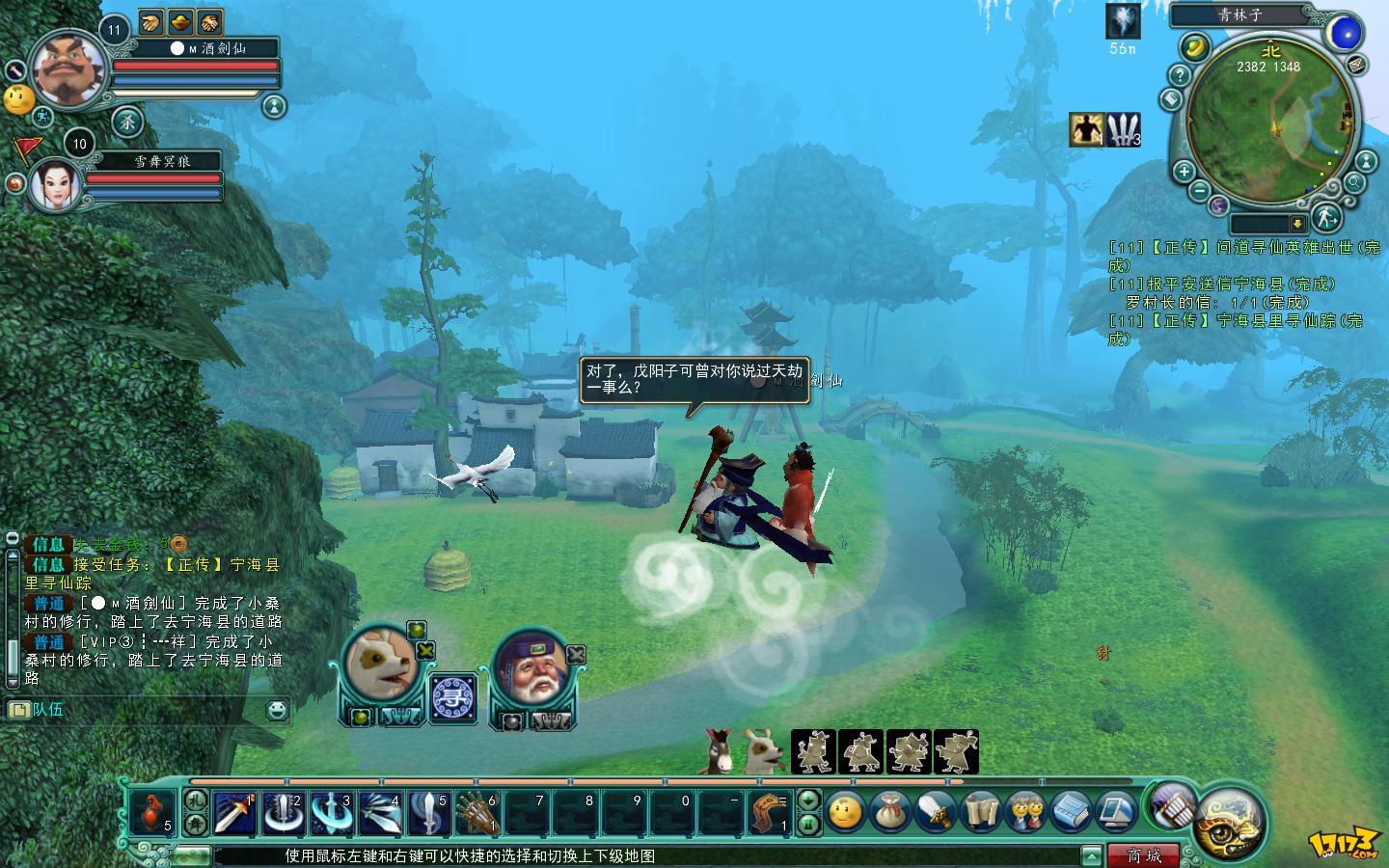This screenshot has height=868, width=1389.
Task: Click the 寻 pathfinding button near pet
Action: click(451, 697)
